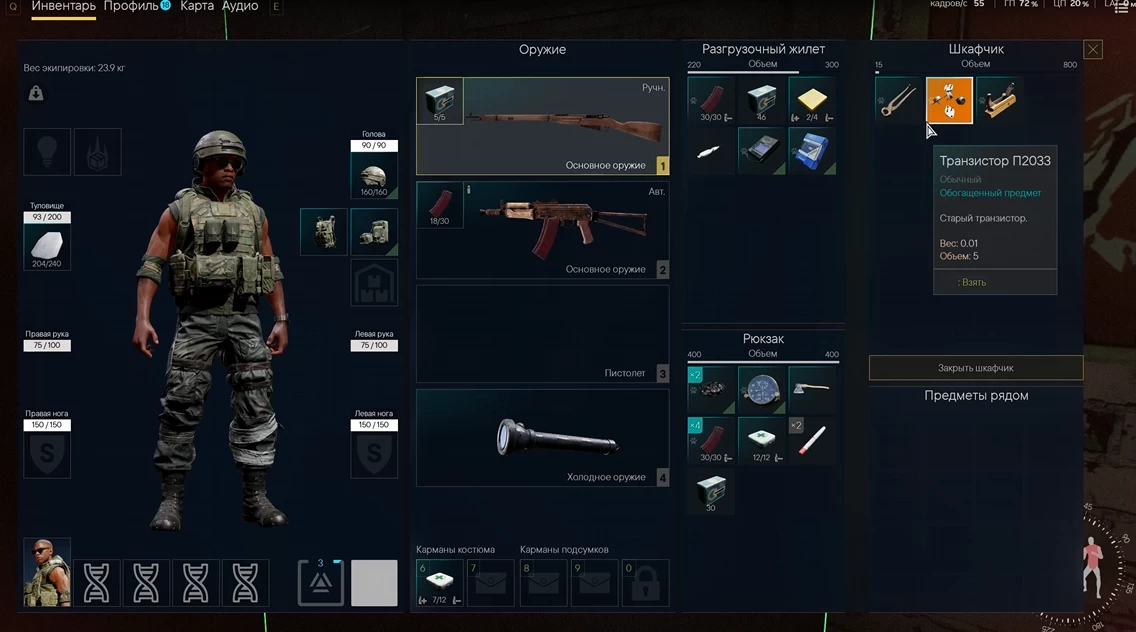Select the flashlight melee weapon slot
Viewport: 1136px width, 632px height.
point(542,437)
